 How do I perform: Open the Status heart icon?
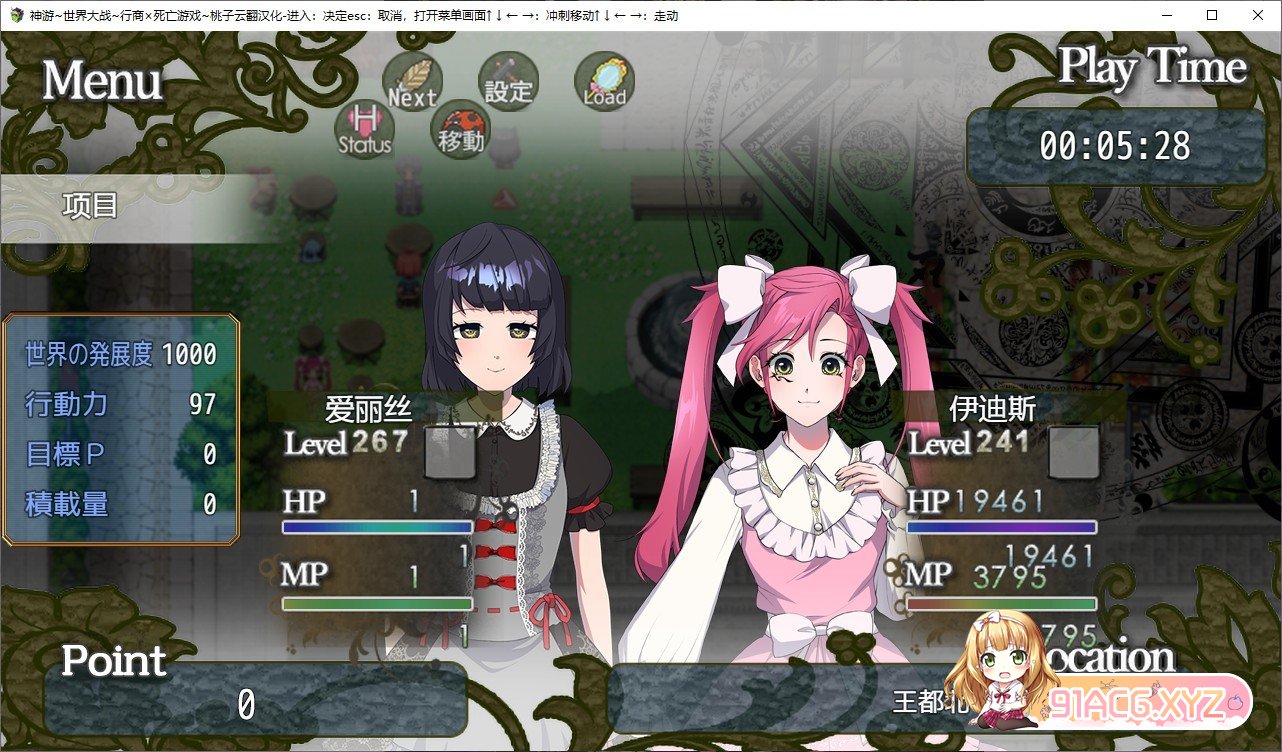[364, 130]
